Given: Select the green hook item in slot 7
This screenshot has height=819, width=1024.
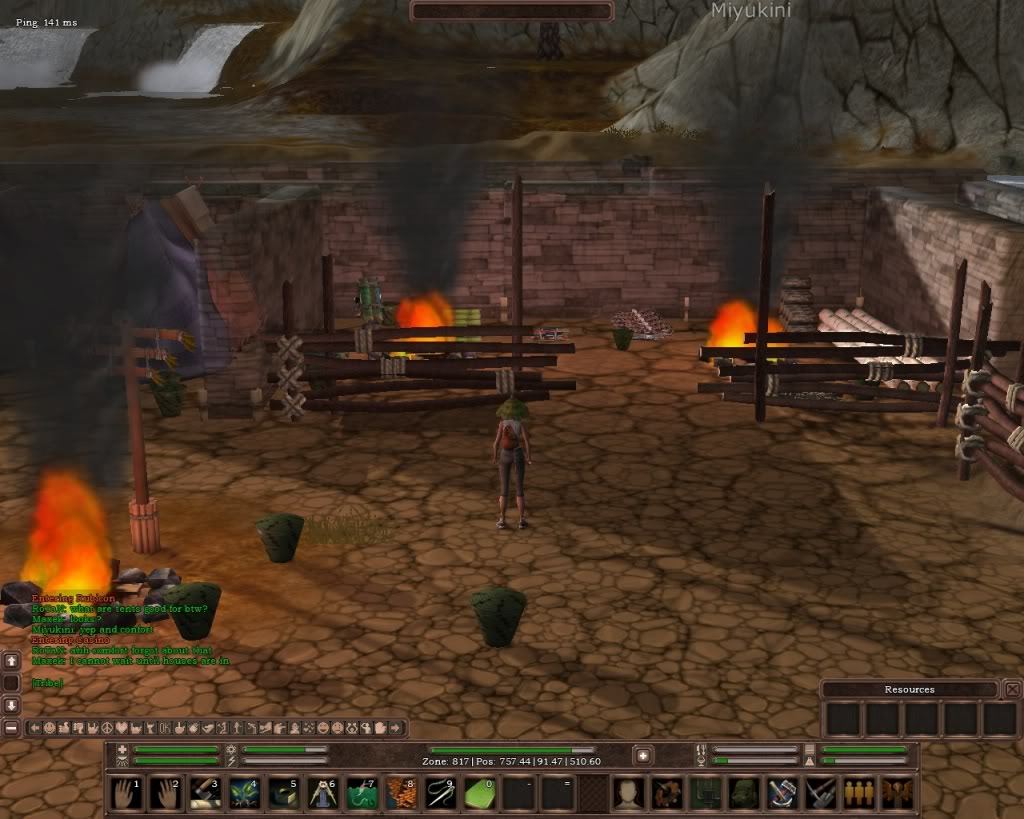Looking at the screenshot, I should point(362,793).
